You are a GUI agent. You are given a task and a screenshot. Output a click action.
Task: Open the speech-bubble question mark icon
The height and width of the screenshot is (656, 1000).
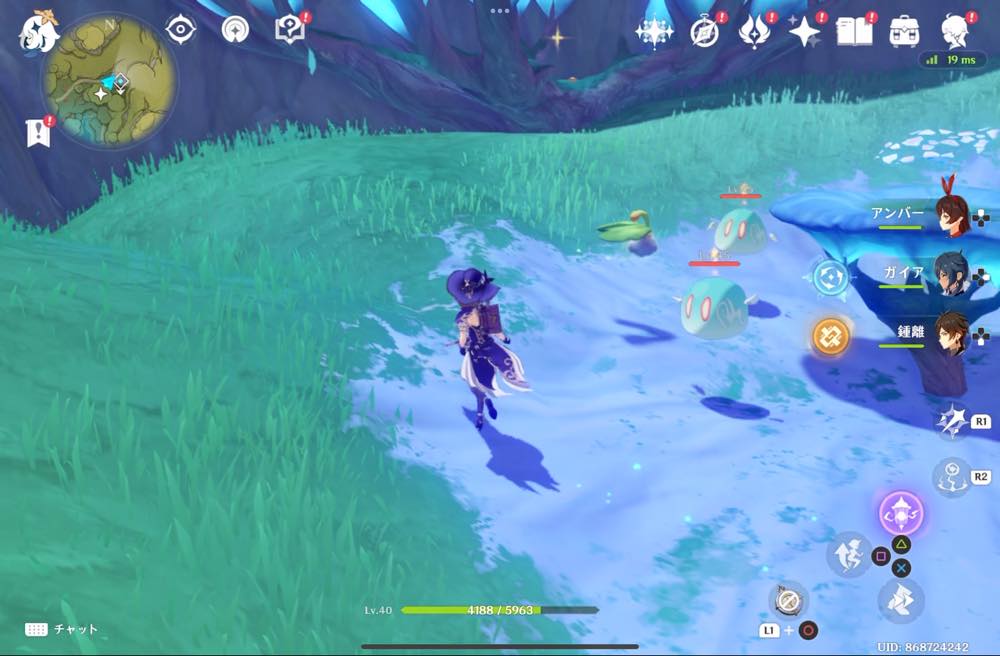[x=289, y=29]
